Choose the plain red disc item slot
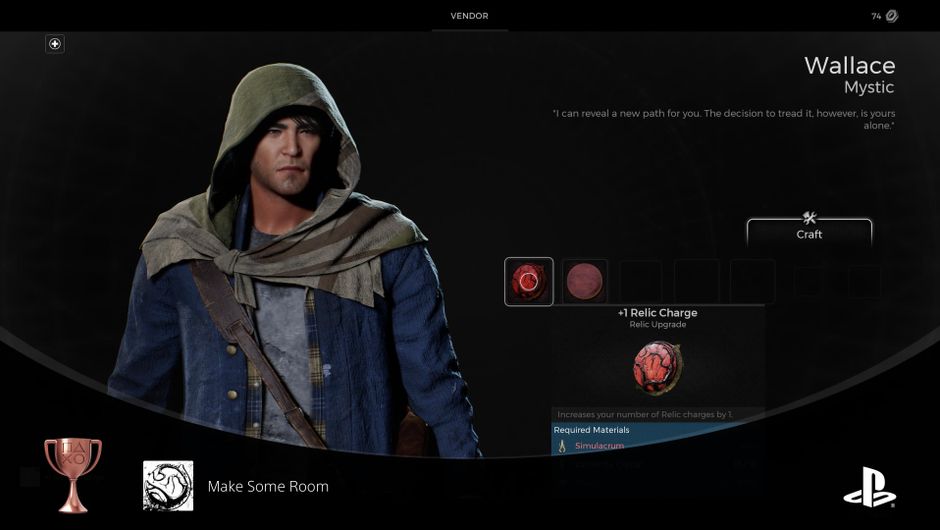The height and width of the screenshot is (530, 940). (585, 281)
